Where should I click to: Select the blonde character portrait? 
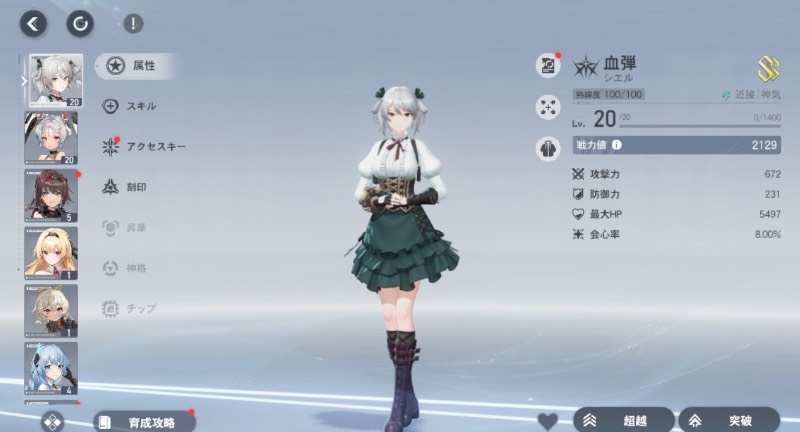pos(51,253)
